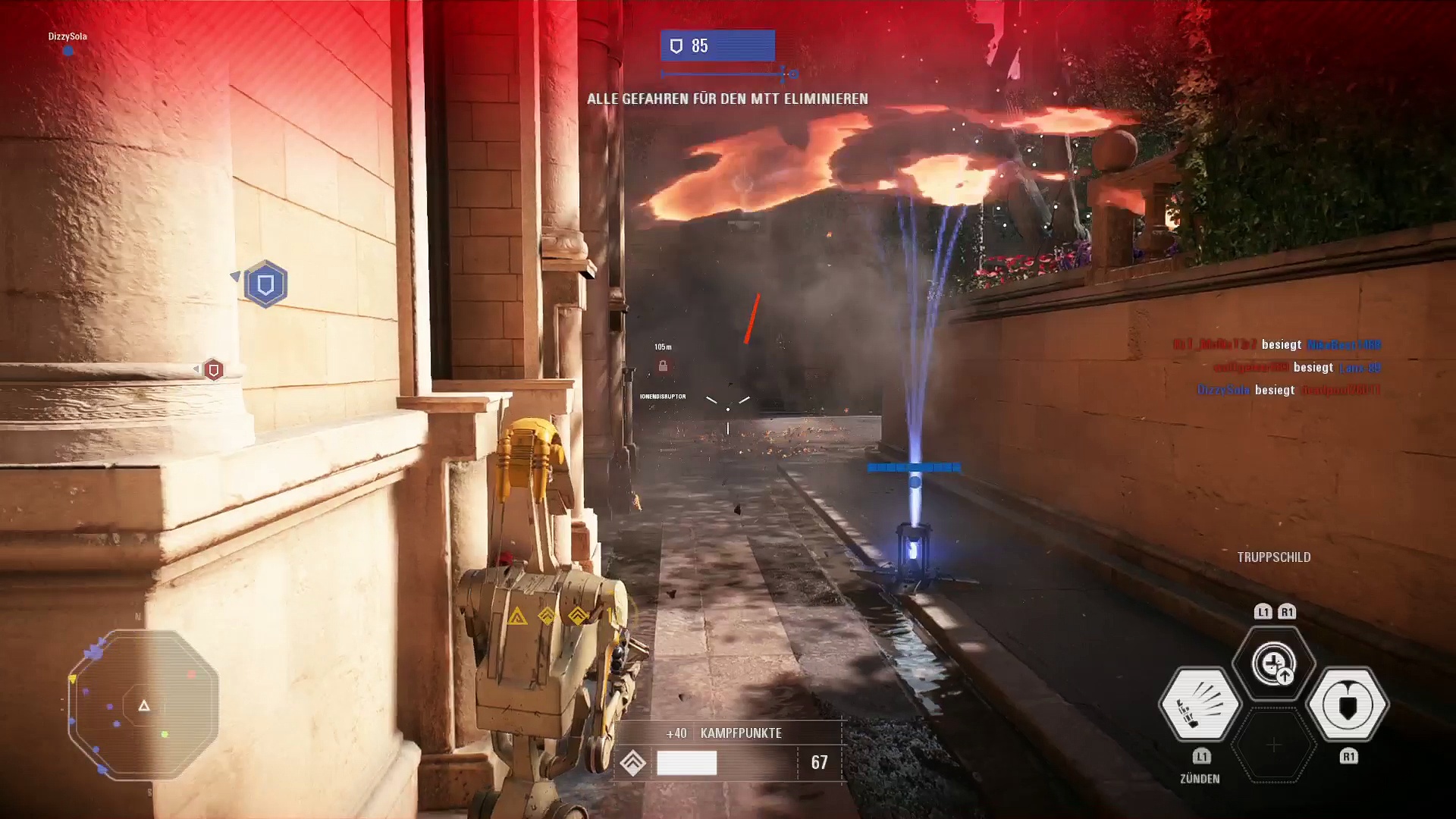Click the blue shield objective marker
The width and height of the screenshot is (1456, 819).
click(265, 284)
